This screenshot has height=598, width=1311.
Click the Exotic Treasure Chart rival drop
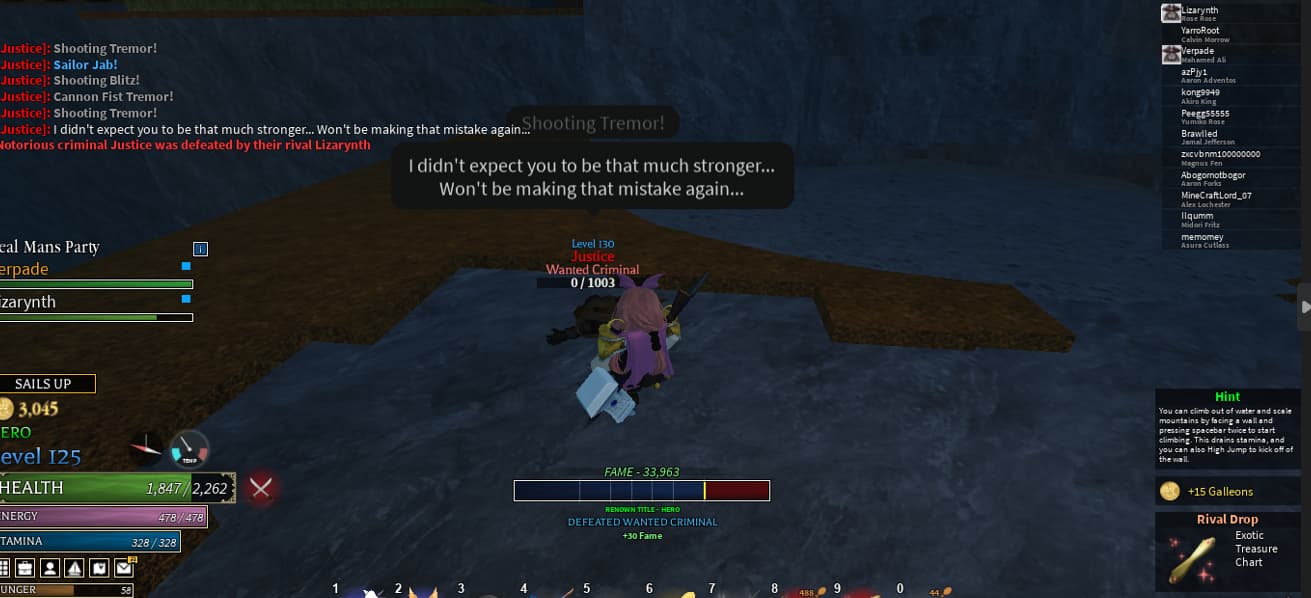tap(1232, 550)
